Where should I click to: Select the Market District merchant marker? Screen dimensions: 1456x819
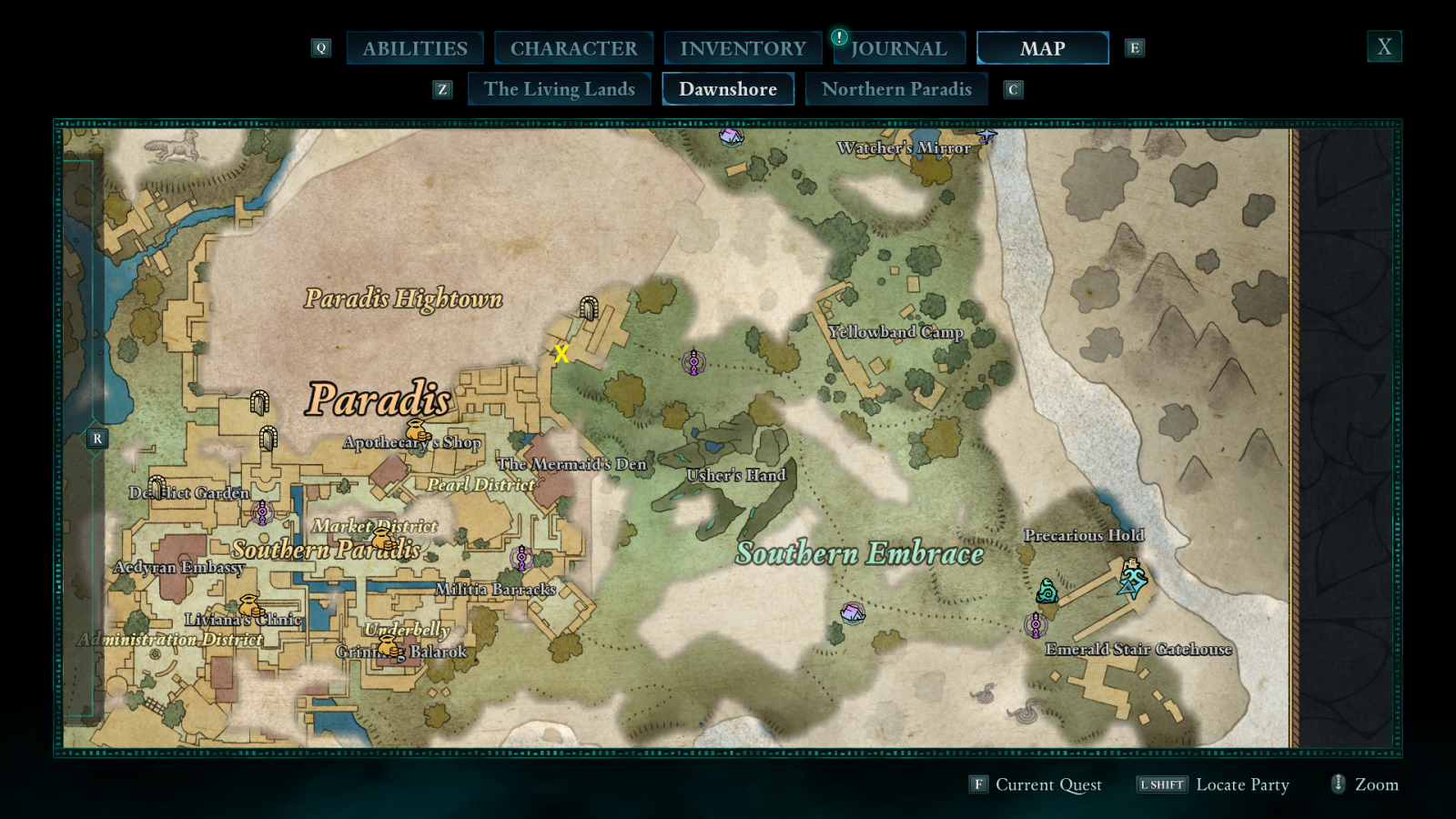(x=382, y=538)
